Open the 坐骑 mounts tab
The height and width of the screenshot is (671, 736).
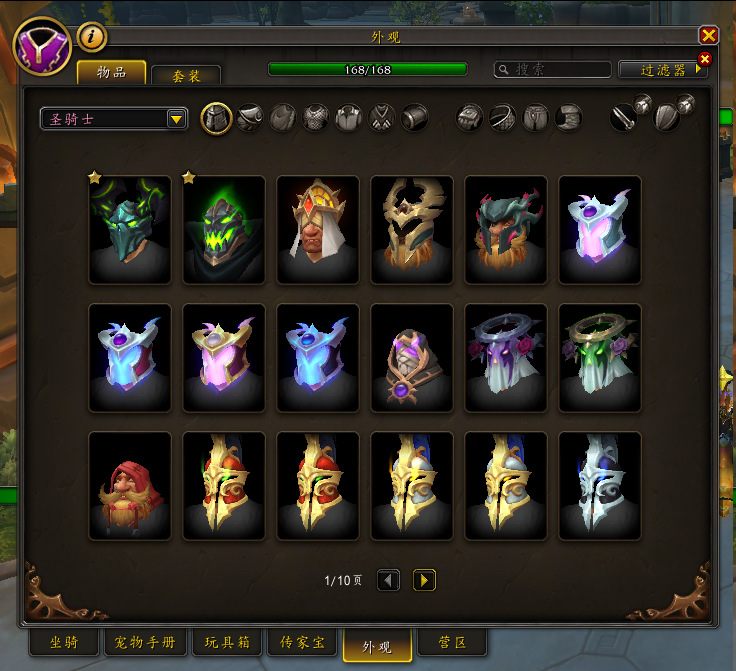(x=64, y=642)
